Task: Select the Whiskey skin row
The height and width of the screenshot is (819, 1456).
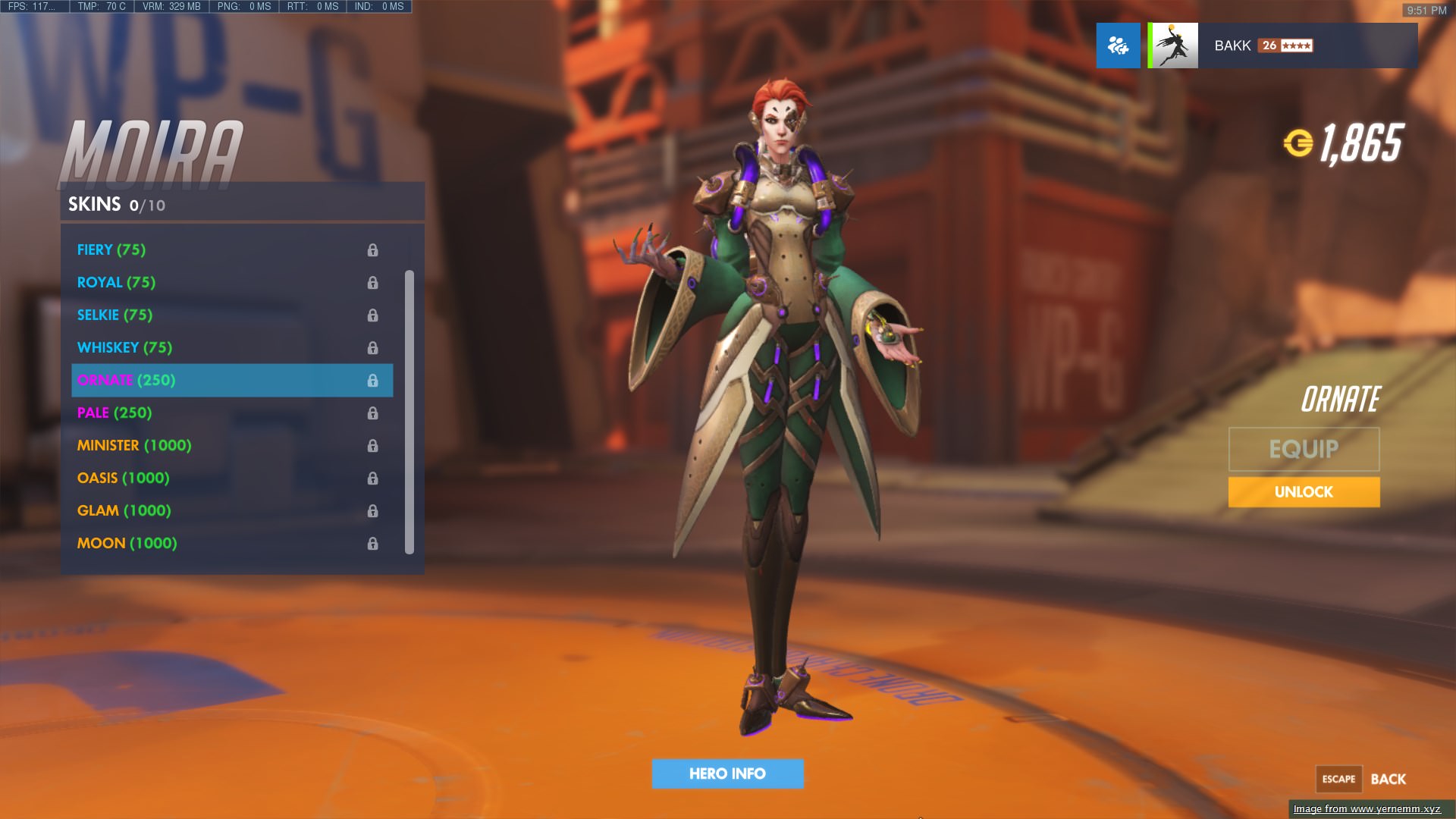Action: click(124, 347)
